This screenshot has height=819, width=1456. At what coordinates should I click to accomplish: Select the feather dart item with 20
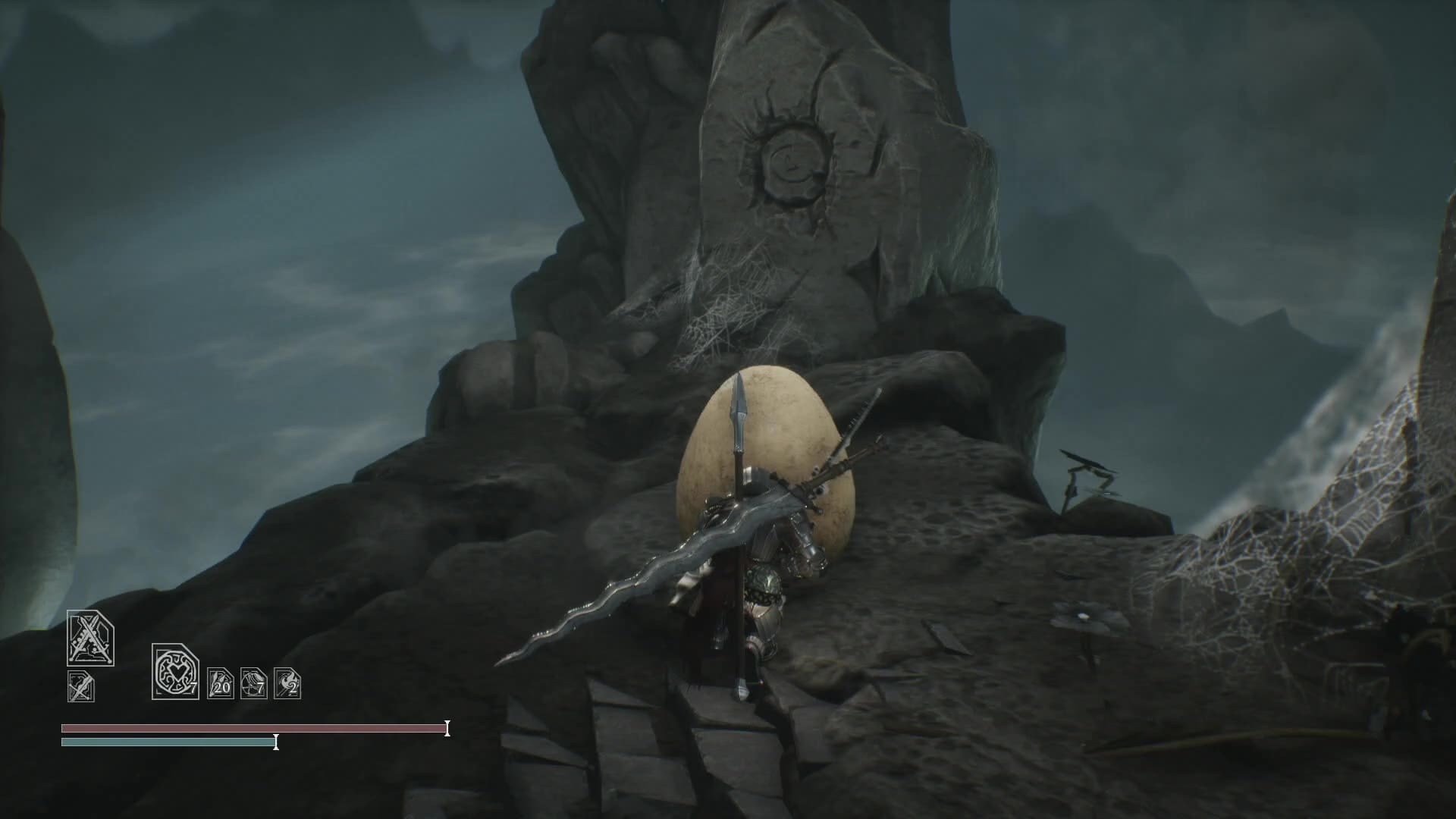(220, 683)
